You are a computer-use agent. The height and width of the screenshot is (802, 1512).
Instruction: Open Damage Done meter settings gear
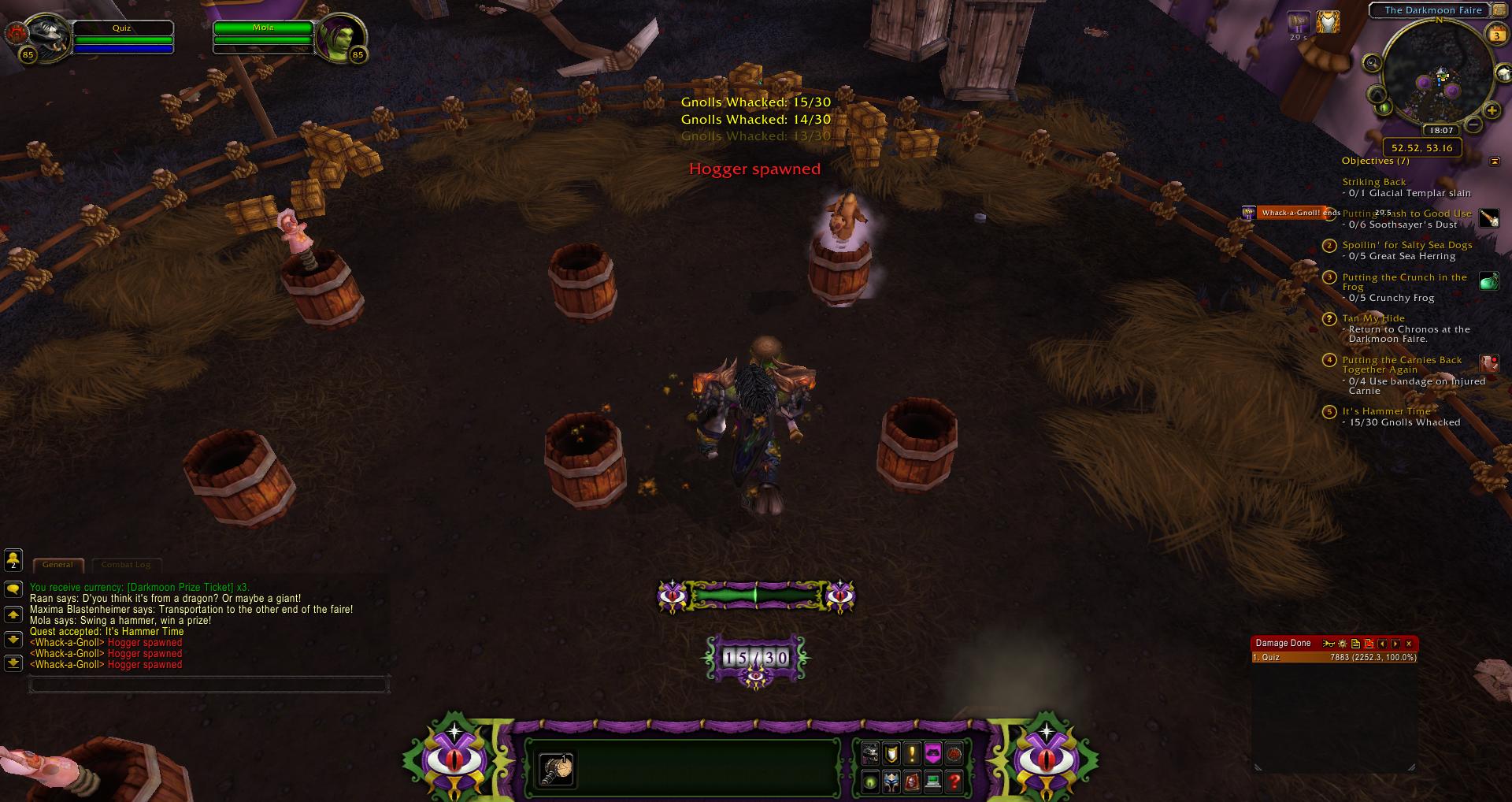[x=1343, y=644]
